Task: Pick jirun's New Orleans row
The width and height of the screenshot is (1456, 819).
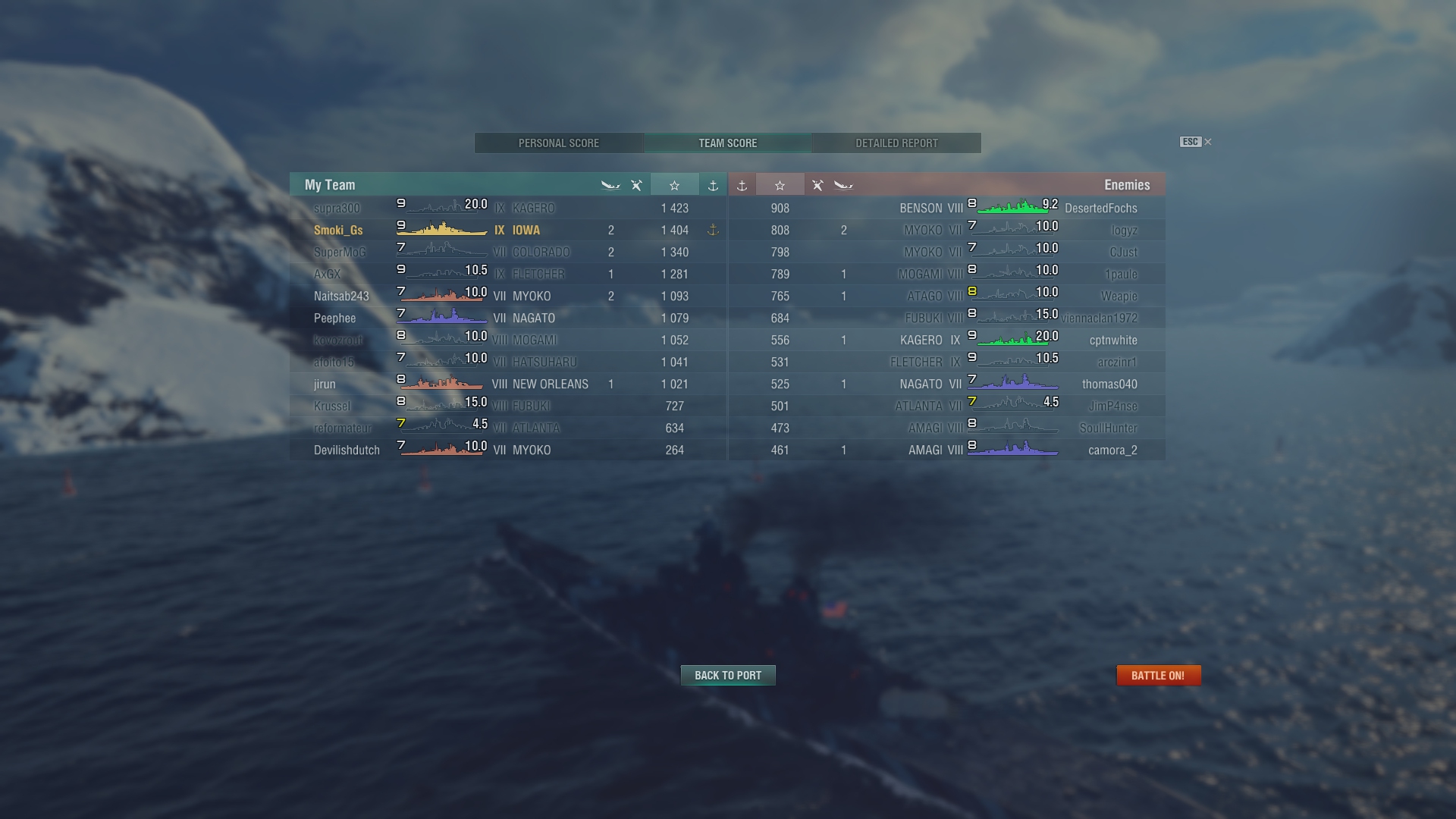Action: coord(325,384)
